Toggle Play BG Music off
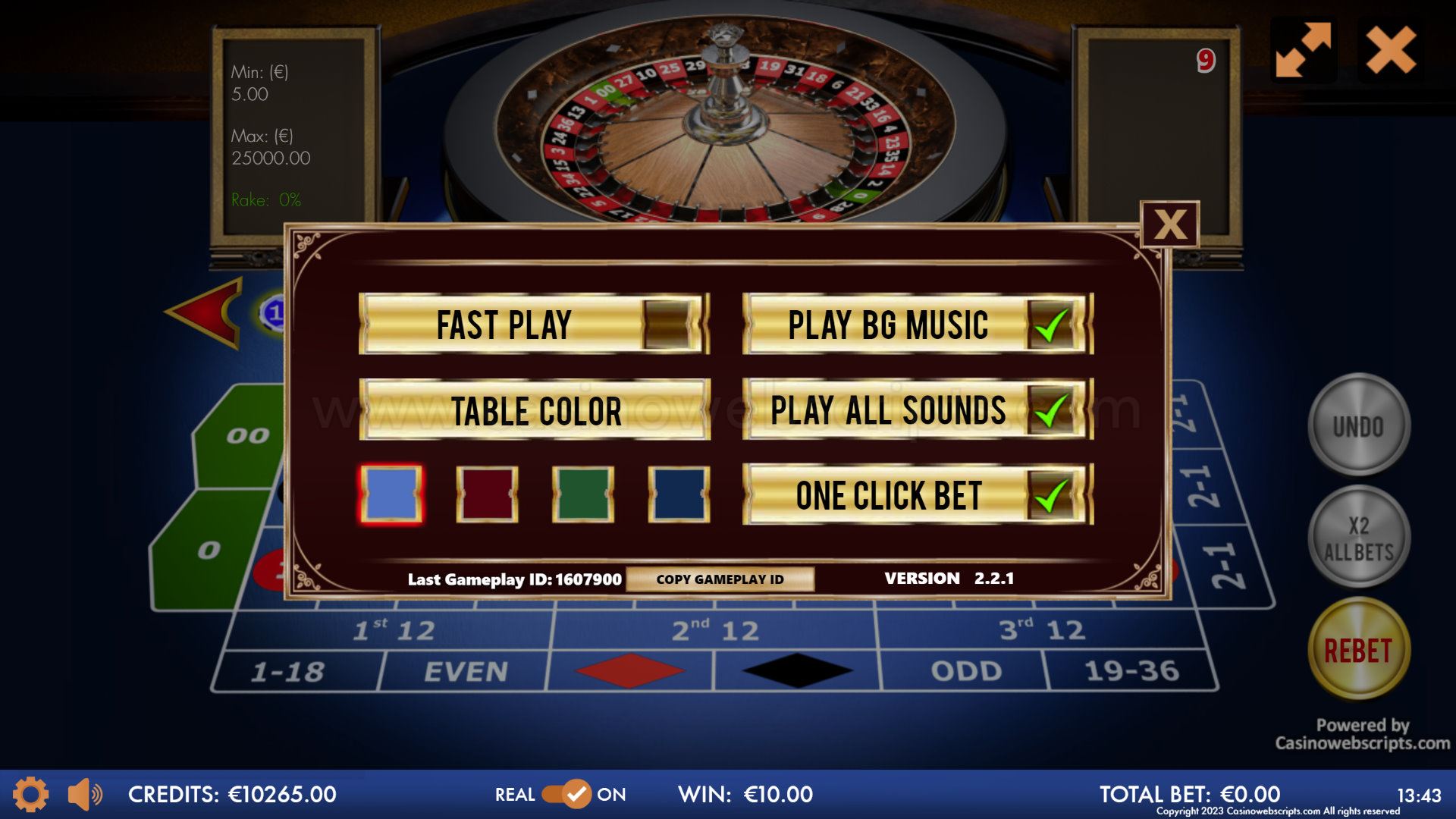Image resolution: width=1456 pixels, height=819 pixels. [1050, 325]
